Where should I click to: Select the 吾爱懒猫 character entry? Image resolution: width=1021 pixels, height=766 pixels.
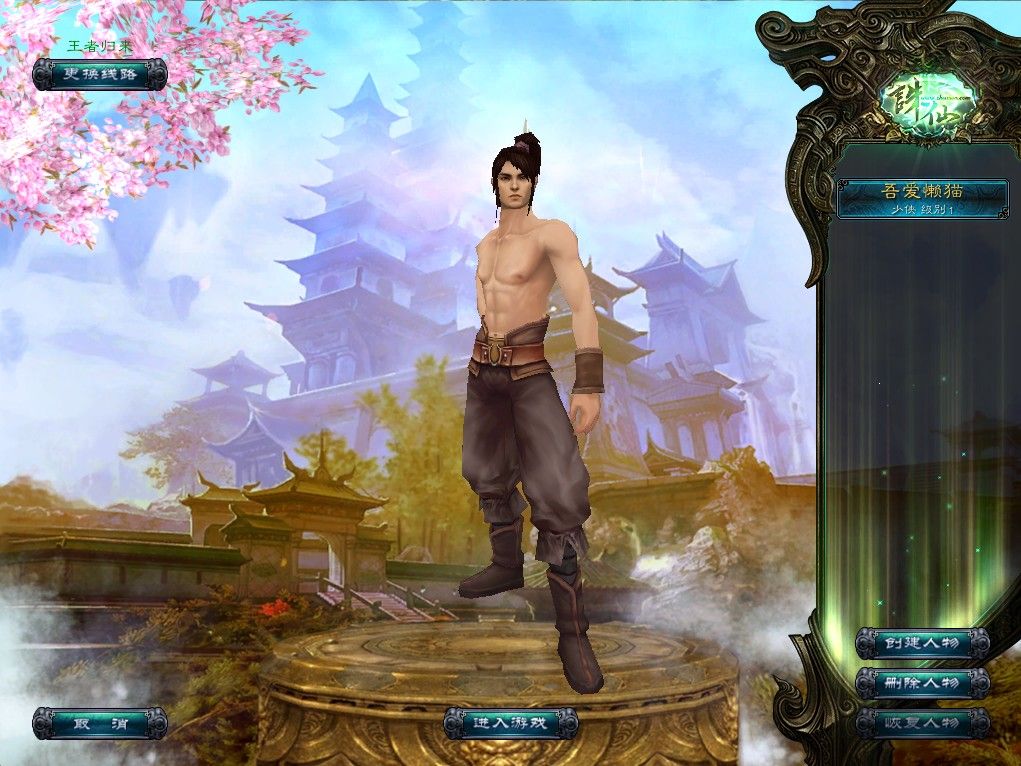[922, 198]
